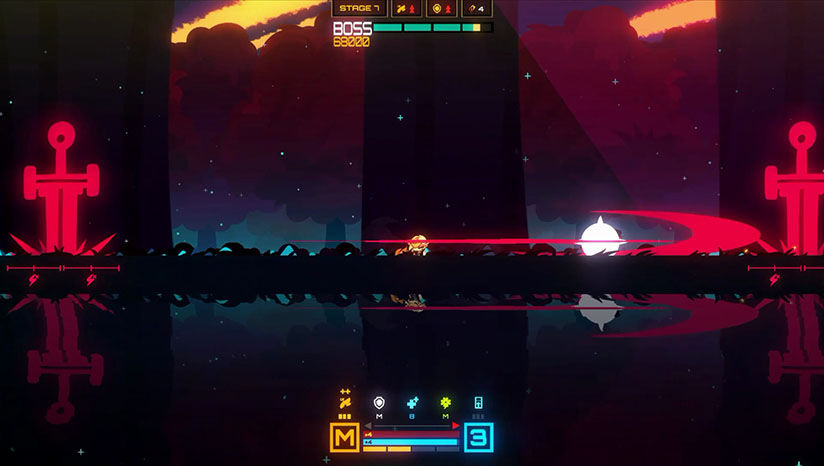Select the green clover ability icon
The image size is (824, 466).
click(445, 402)
